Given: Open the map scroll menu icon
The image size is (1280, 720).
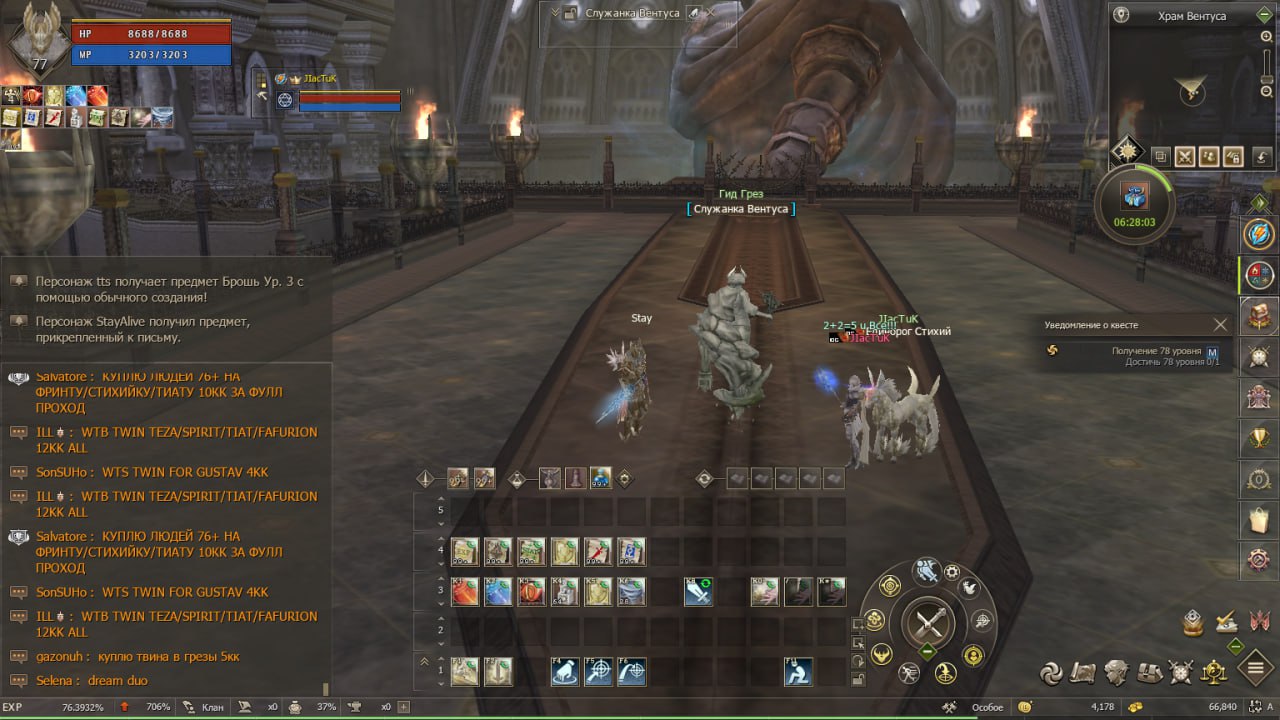Looking at the screenshot, I should pos(1085,671).
